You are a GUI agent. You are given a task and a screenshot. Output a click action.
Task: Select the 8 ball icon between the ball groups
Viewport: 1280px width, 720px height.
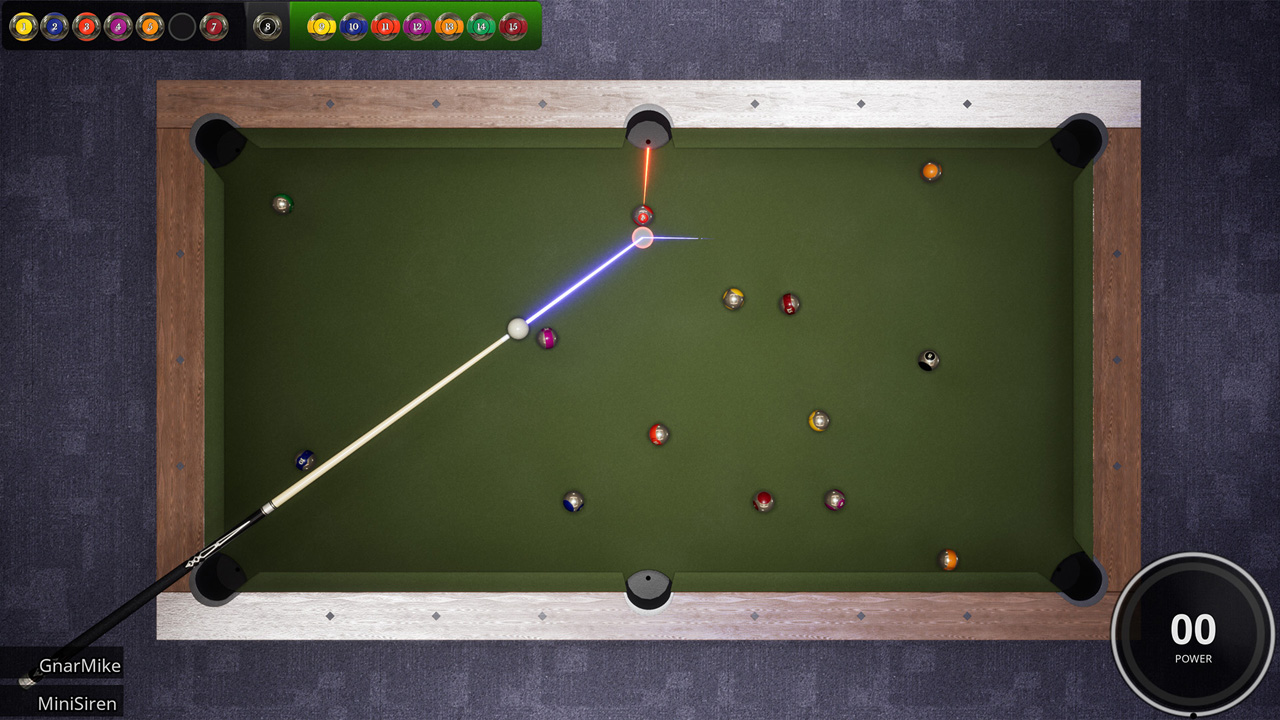pyautogui.click(x=266, y=26)
